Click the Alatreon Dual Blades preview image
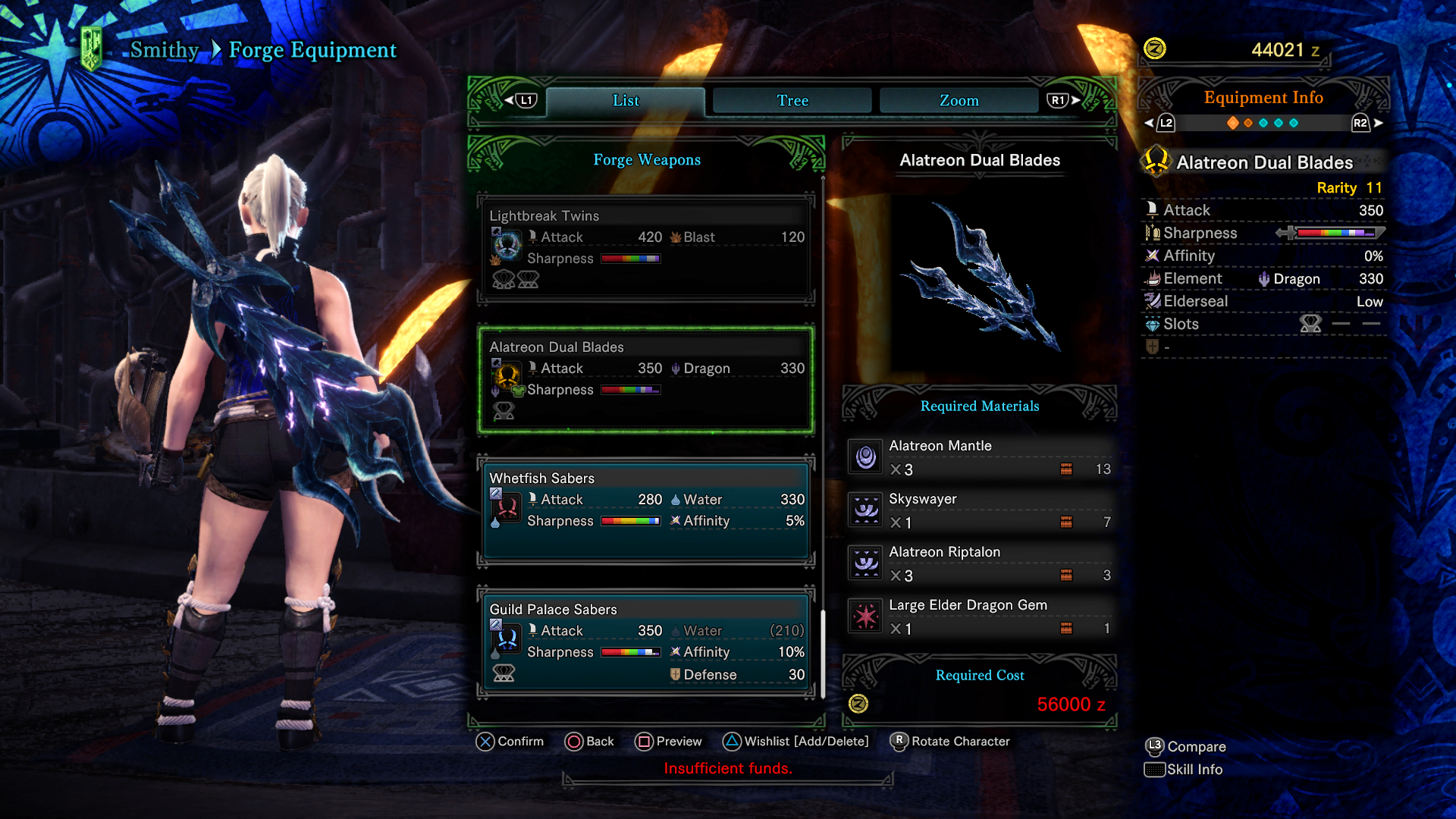 point(980,277)
